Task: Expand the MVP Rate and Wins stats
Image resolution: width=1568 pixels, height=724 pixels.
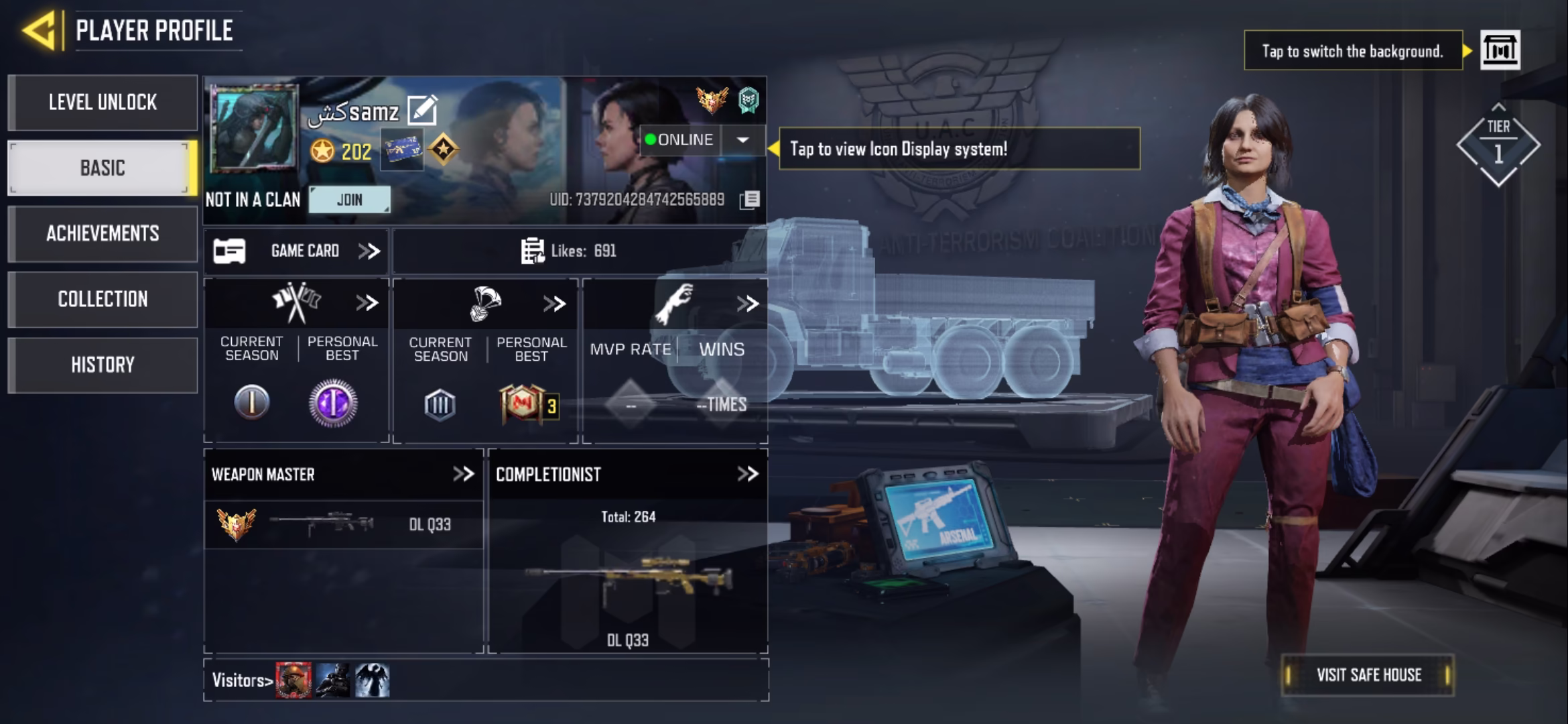Action: tap(747, 304)
